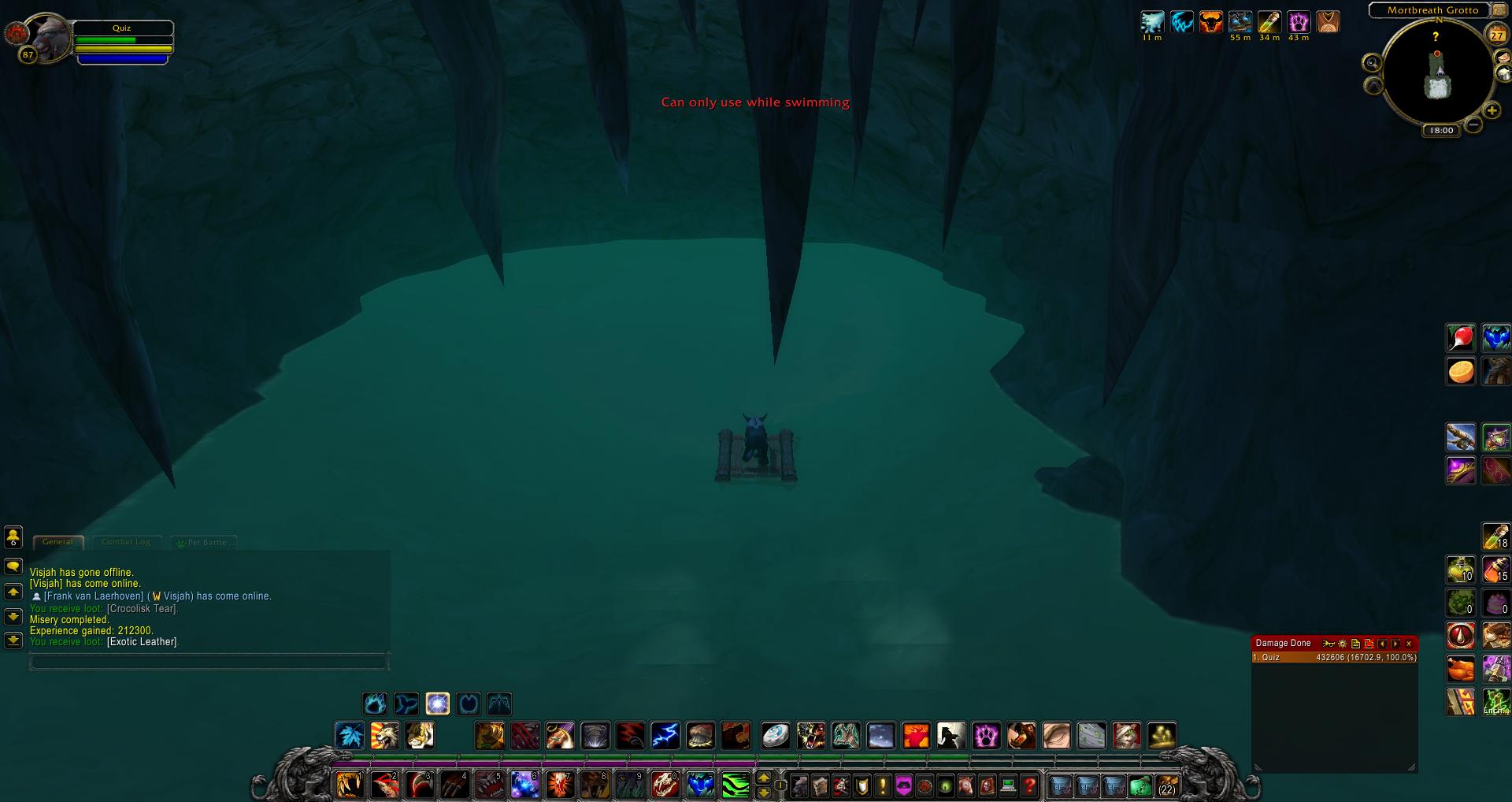Open the backpack showing 22 free slots
Viewport: 1512px width, 802px height.
point(1166,785)
